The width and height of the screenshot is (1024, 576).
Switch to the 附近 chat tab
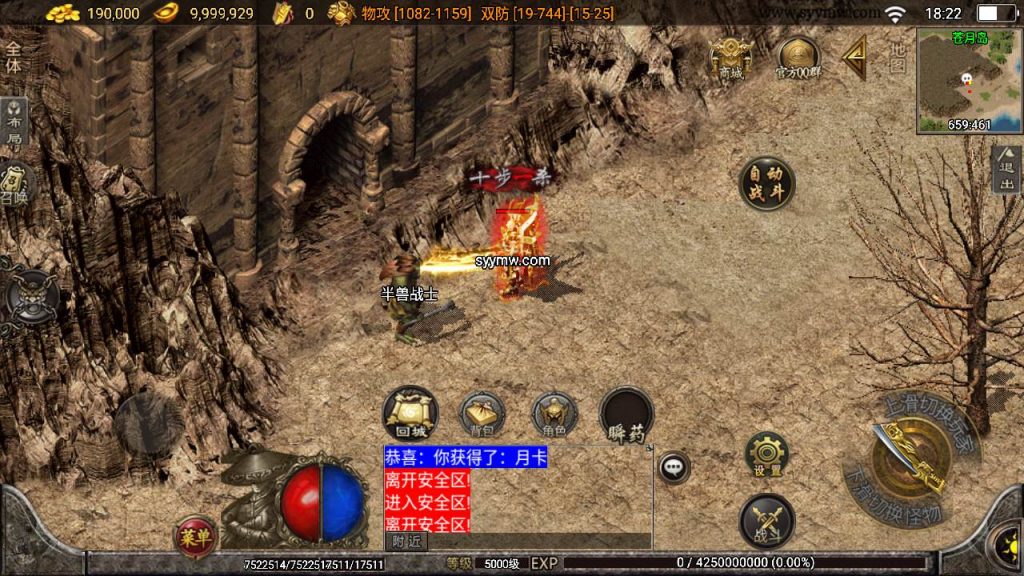click(x=406, y=541)
